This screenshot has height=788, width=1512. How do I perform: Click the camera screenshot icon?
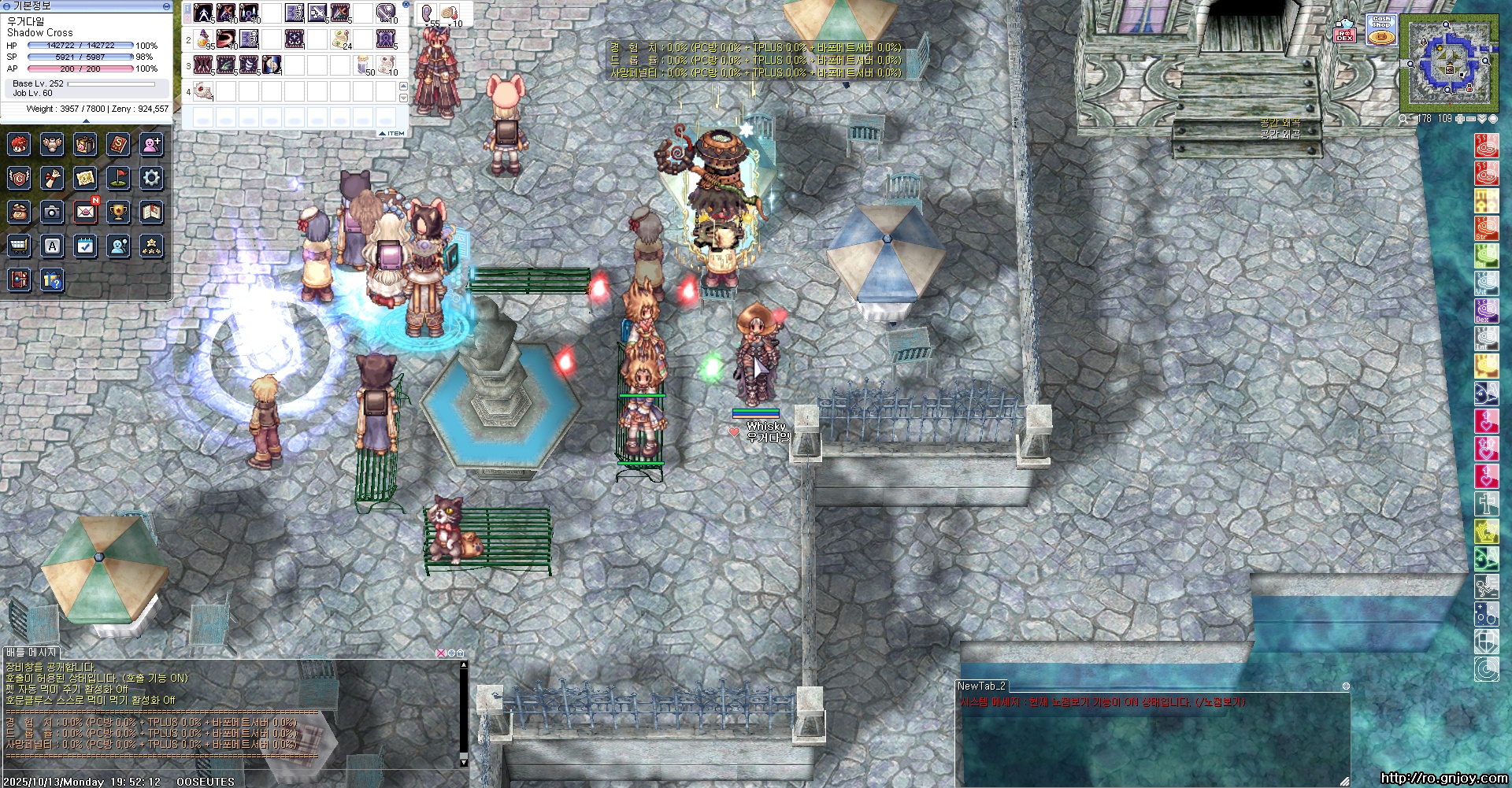[x=52, y=212]
